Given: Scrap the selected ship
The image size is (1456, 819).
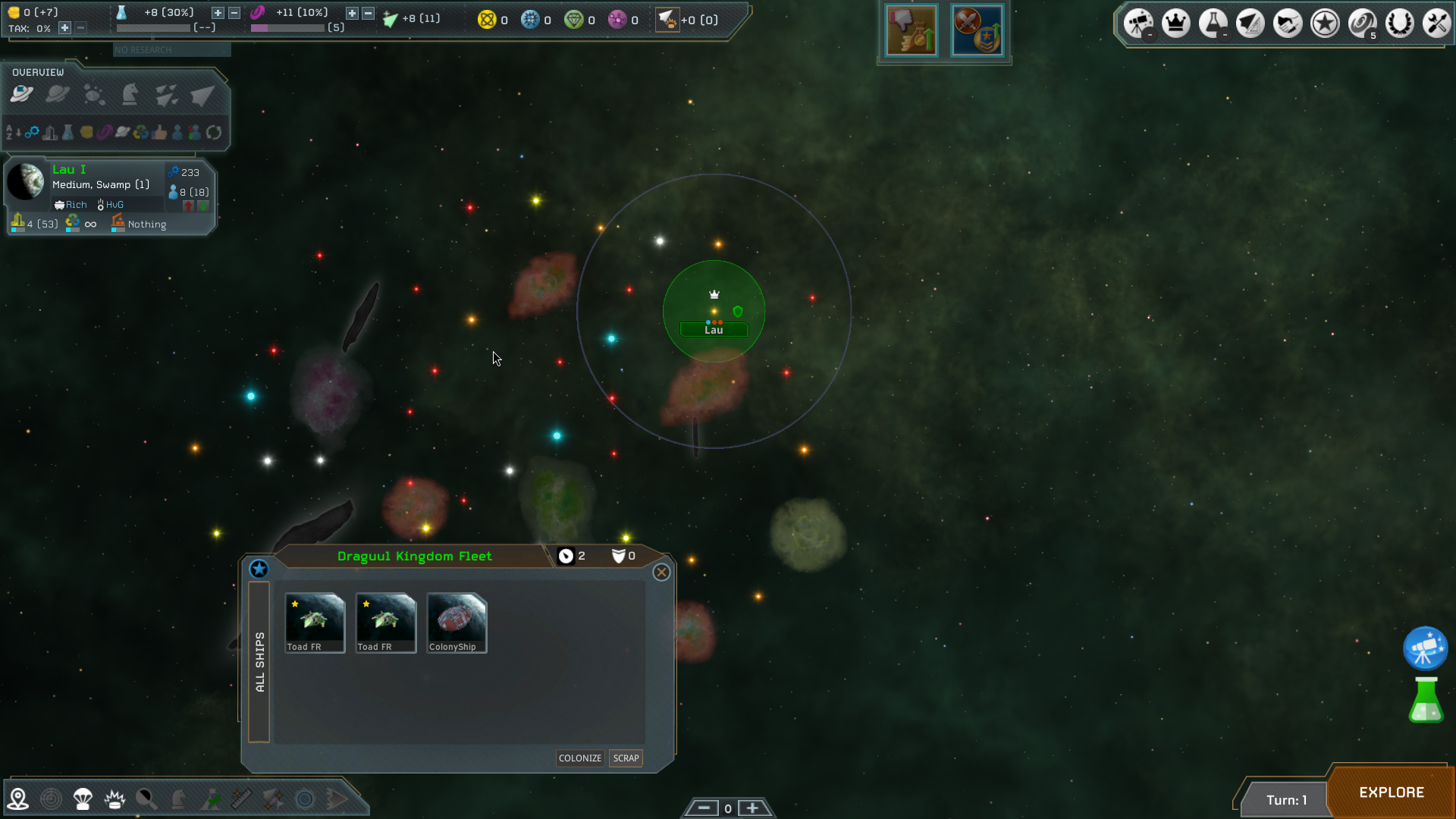Looking at the screenshot, I should point(626,758).
